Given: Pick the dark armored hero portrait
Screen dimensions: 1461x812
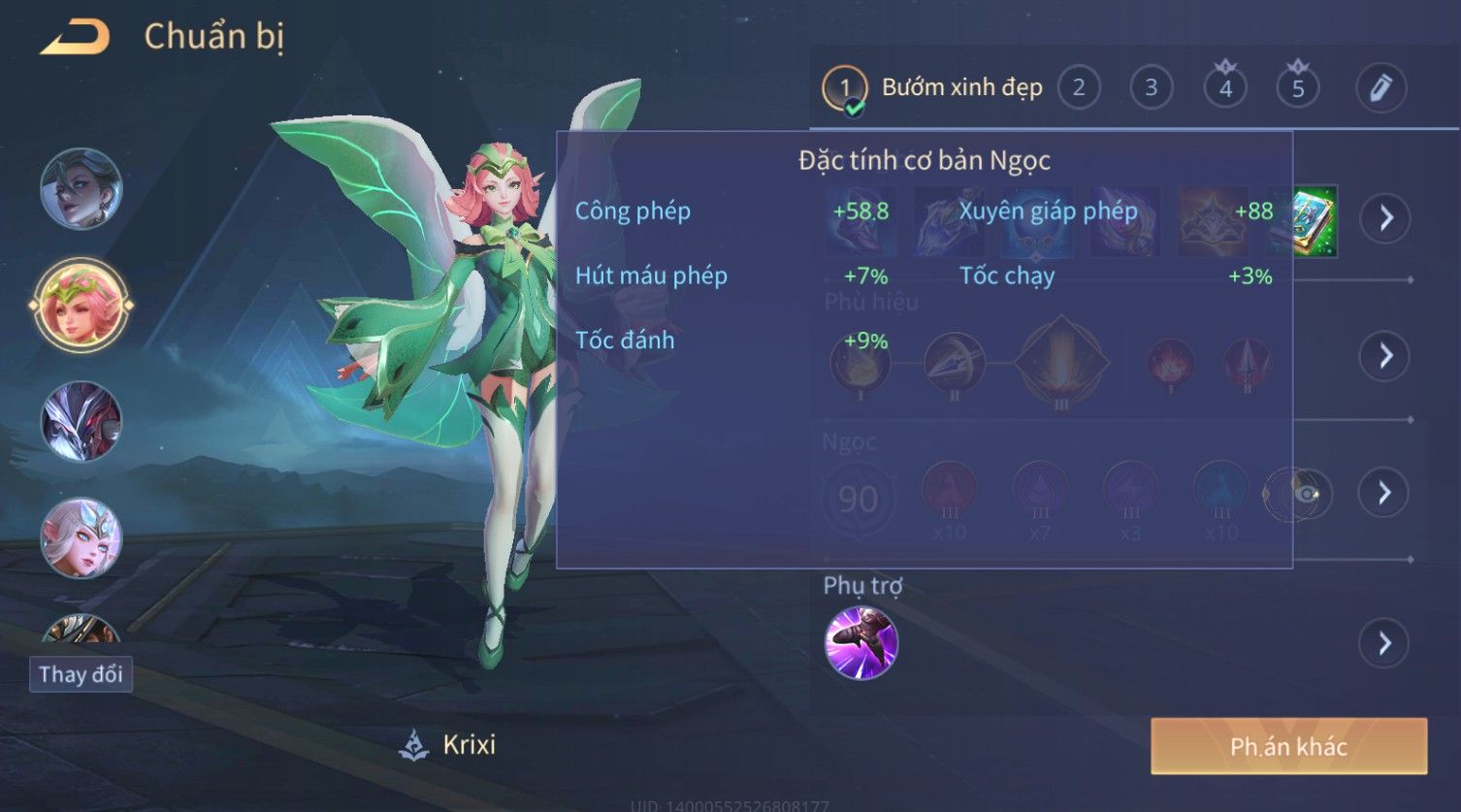Looking at the screenshot, I should 81,421.
